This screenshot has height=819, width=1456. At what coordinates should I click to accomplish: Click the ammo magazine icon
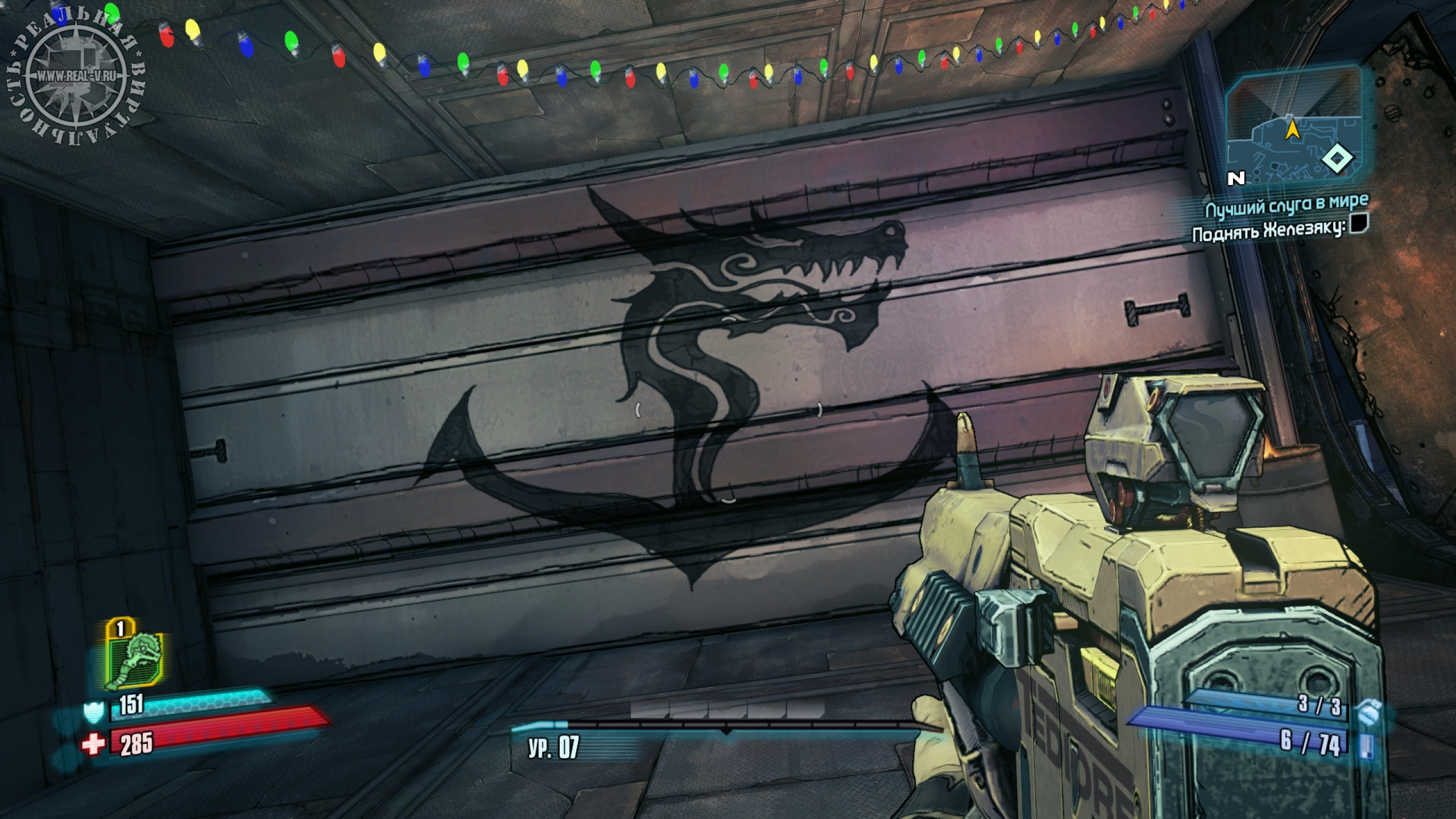point(1366,744)
